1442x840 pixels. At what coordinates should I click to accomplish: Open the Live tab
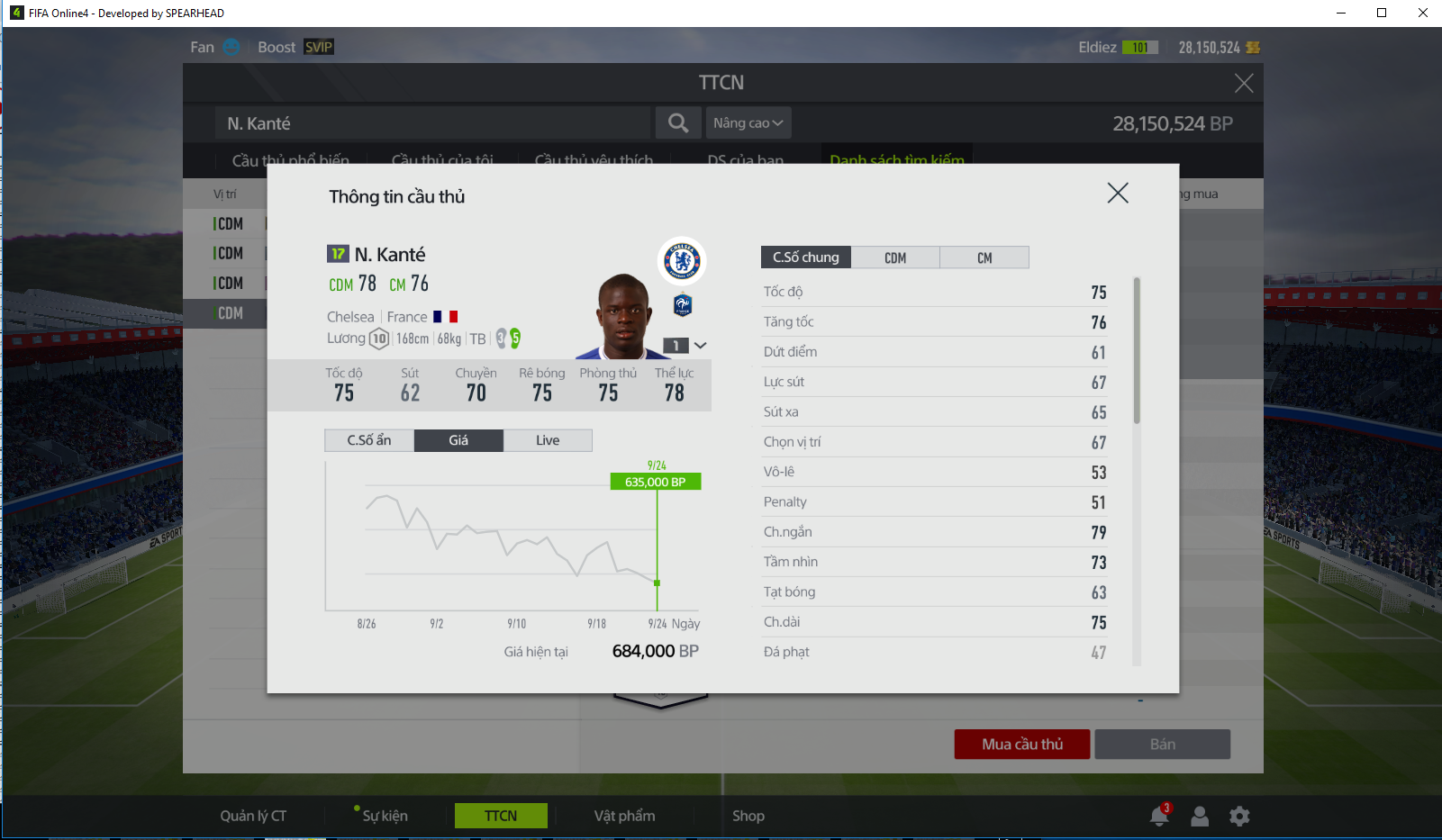click(x=548, y=440)
